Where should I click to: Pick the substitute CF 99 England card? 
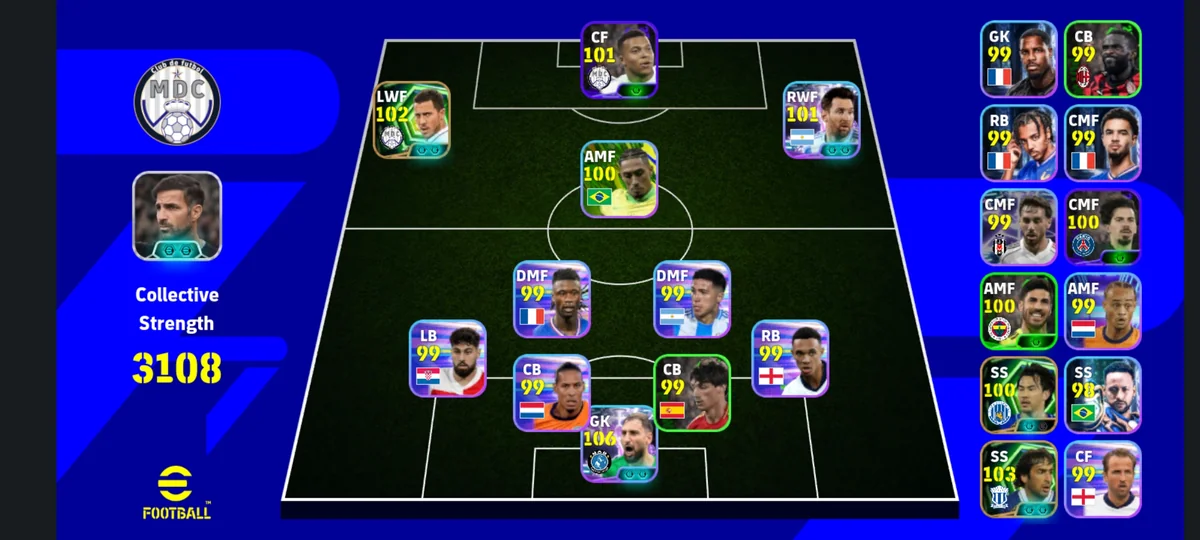tap(1102, 479)
